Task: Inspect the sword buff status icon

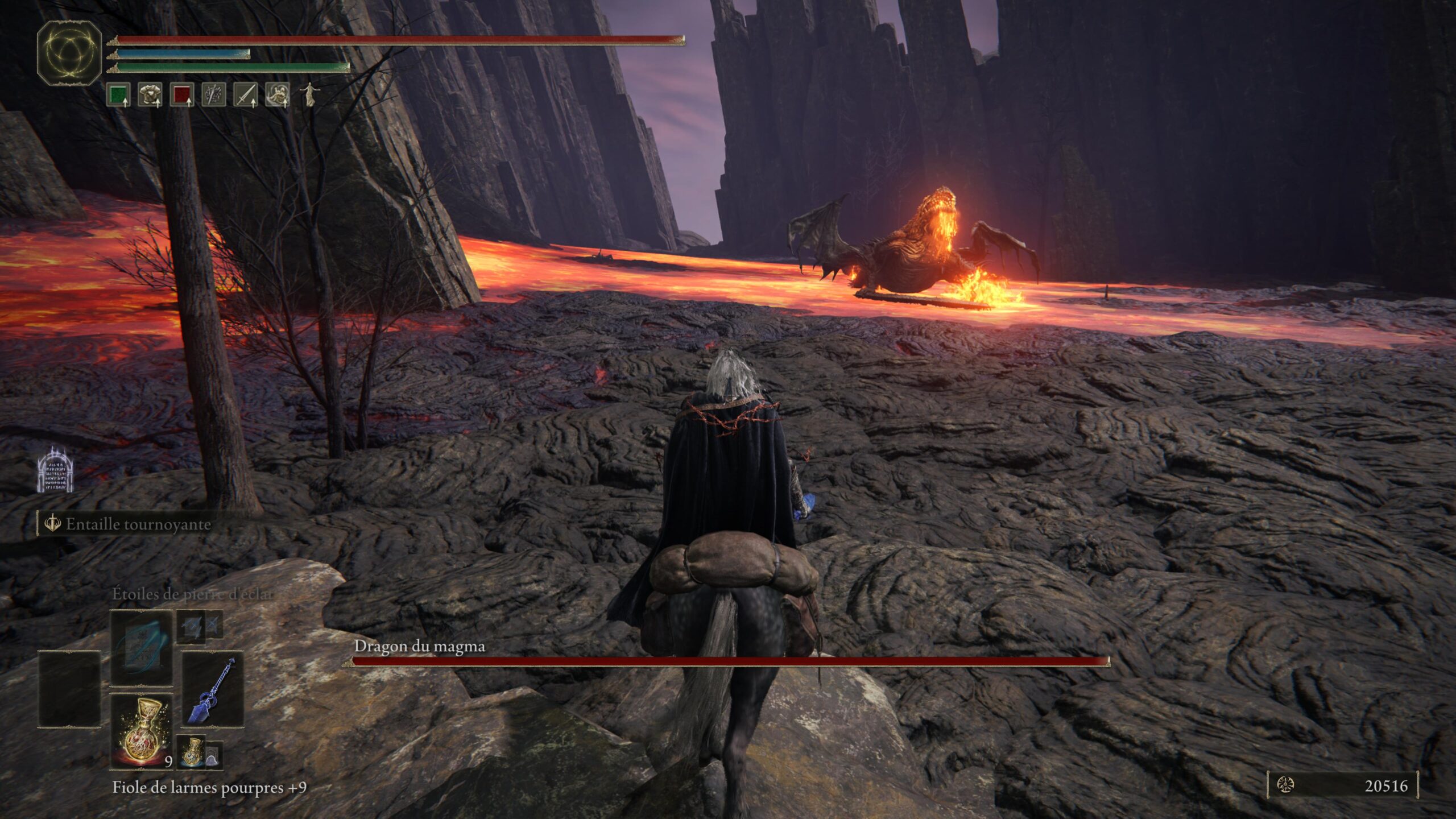Action: click(x=246, y=94)
